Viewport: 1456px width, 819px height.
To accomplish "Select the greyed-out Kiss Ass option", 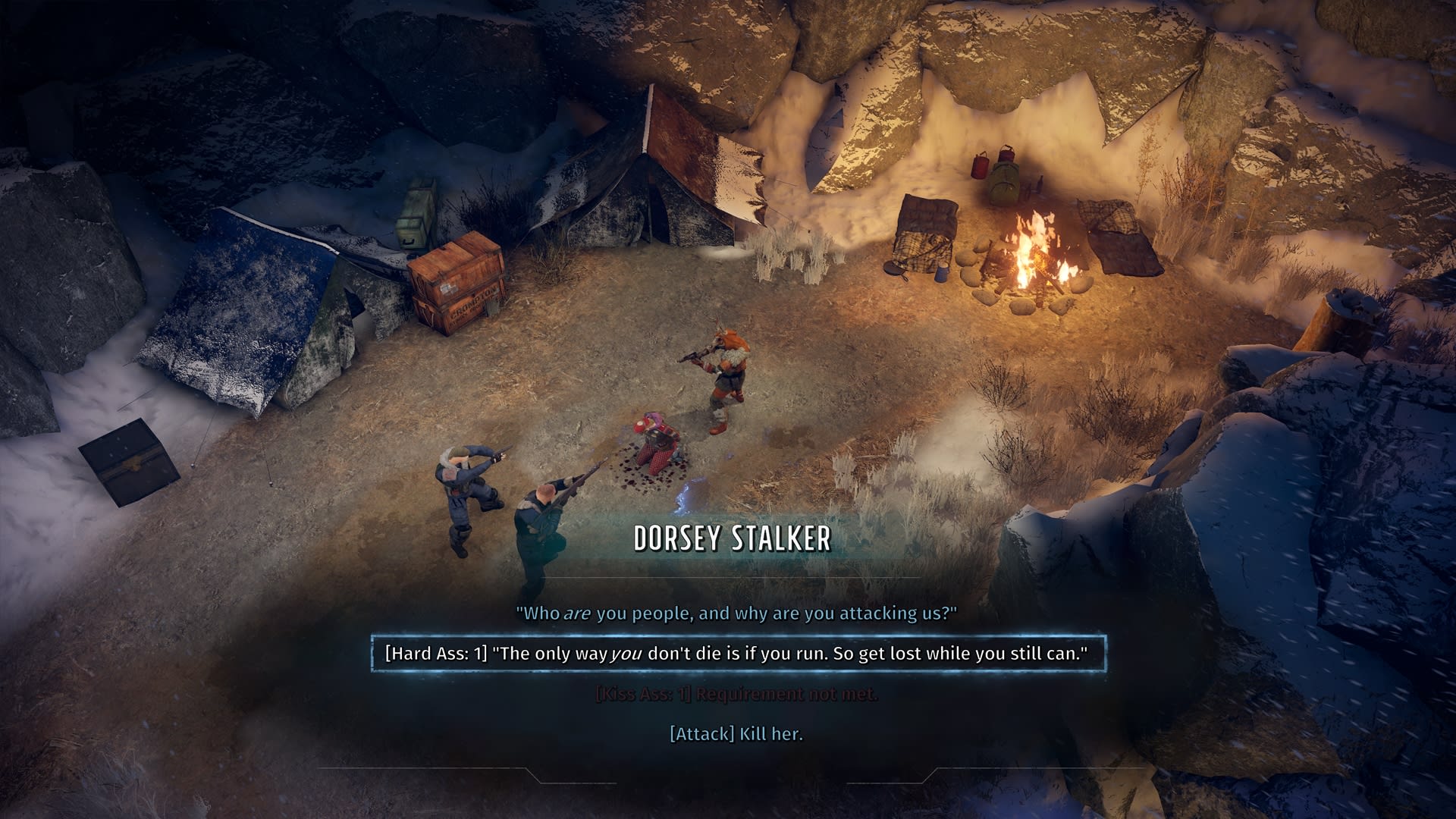I will (736, 694).
